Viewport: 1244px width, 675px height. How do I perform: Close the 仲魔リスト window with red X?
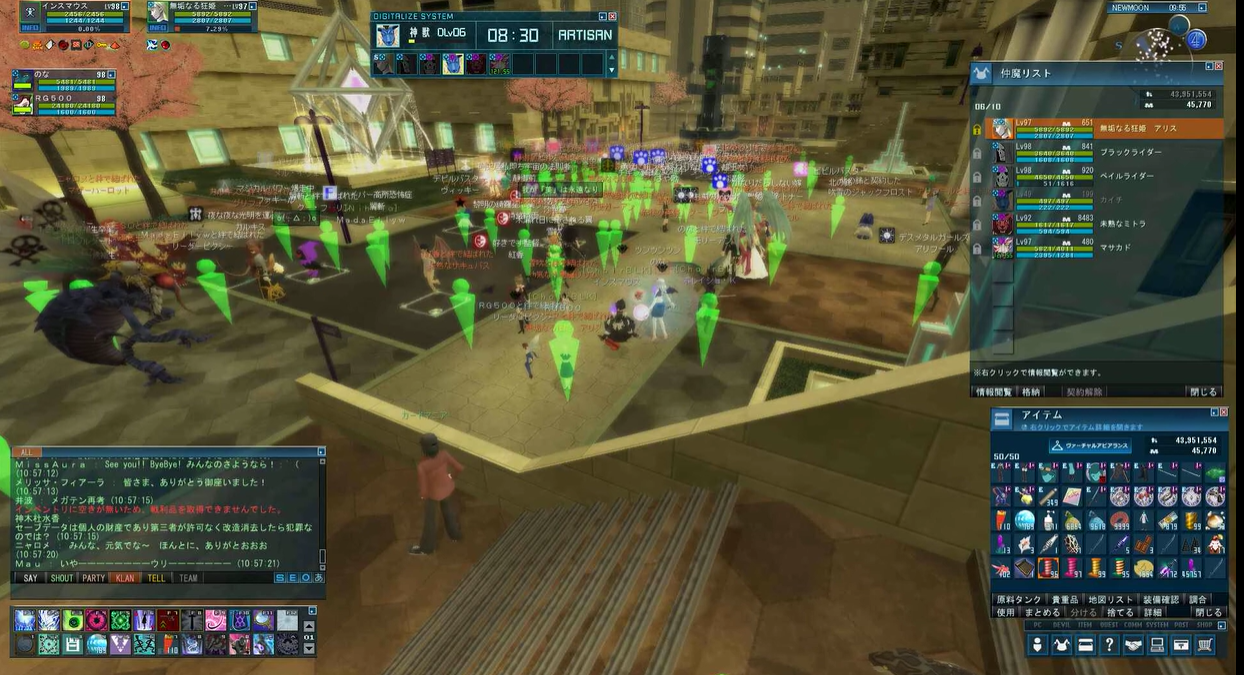[x=1217, y=65]
